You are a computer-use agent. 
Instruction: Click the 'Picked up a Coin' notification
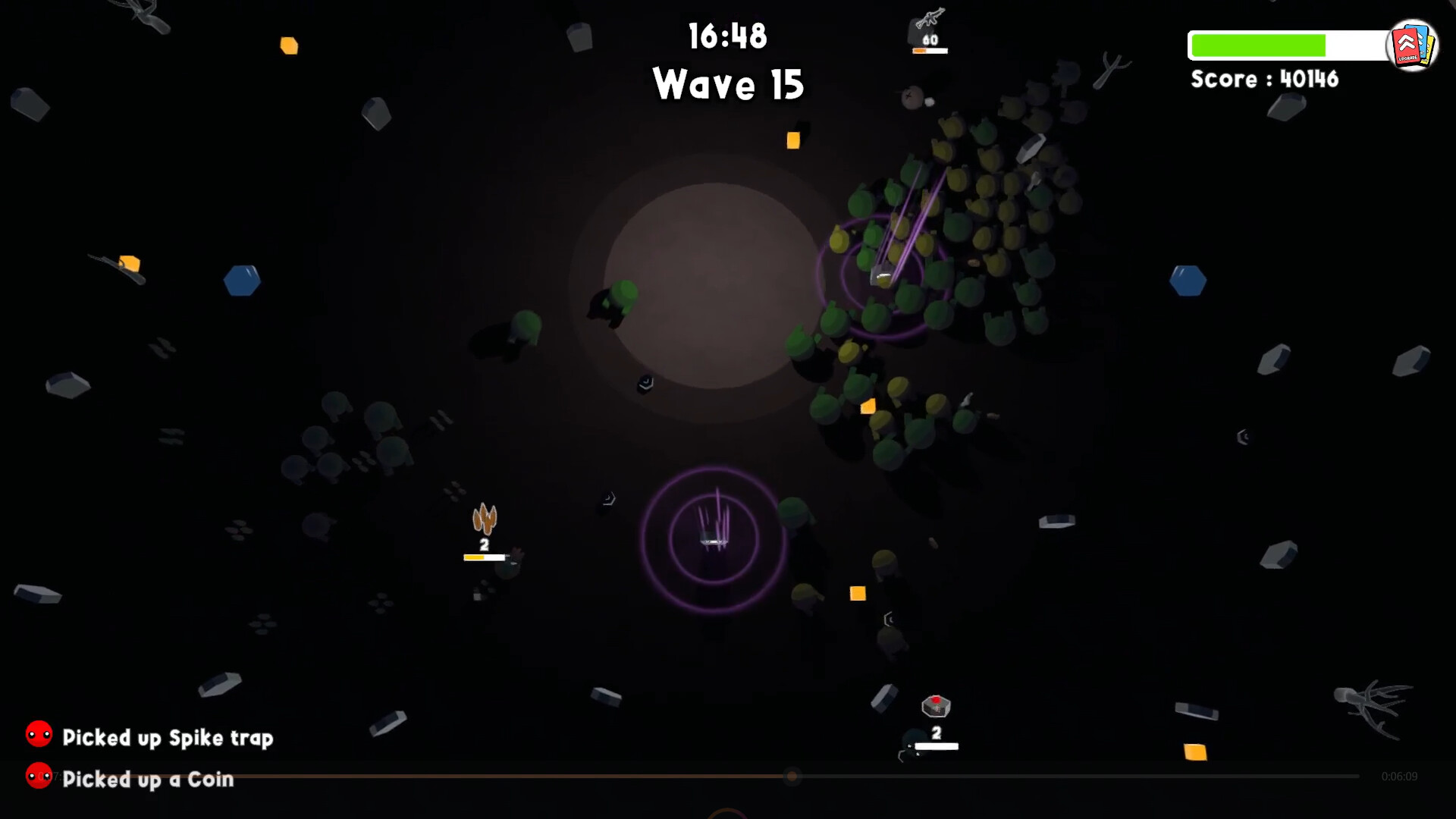[148, 779]
